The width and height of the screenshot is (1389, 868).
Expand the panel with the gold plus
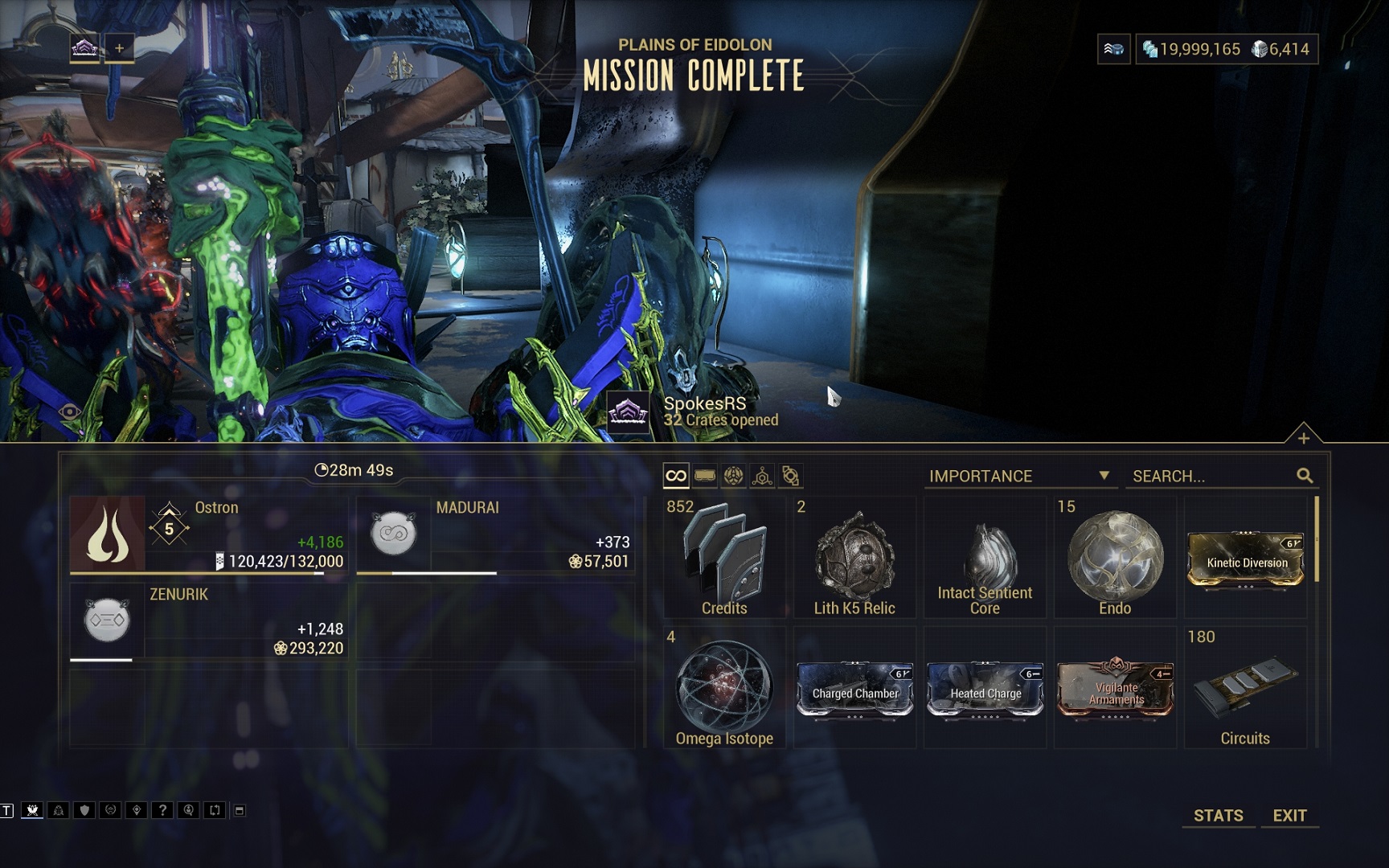point(1303,437)
